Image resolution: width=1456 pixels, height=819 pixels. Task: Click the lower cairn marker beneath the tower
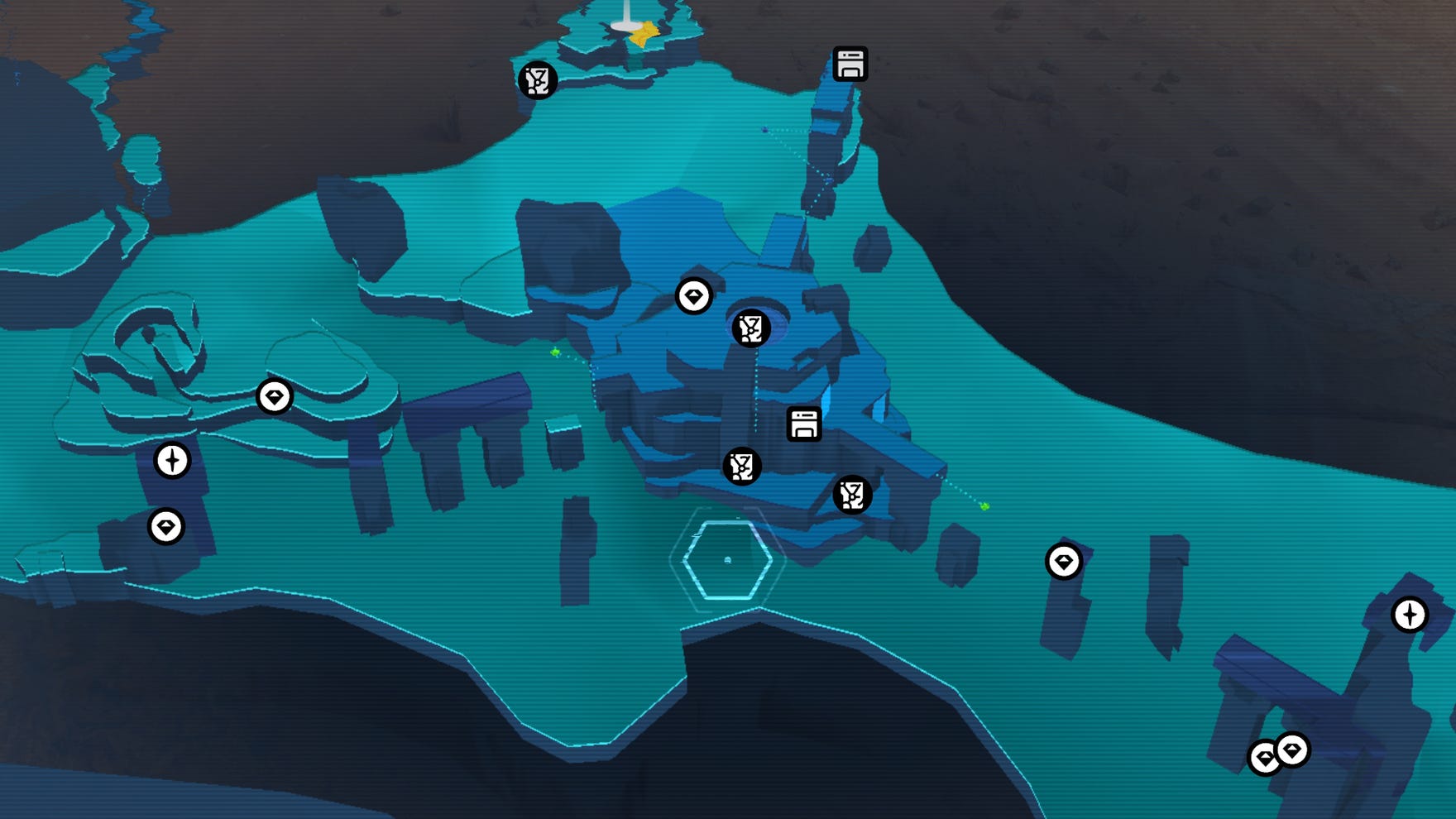[x=742, y=467]
